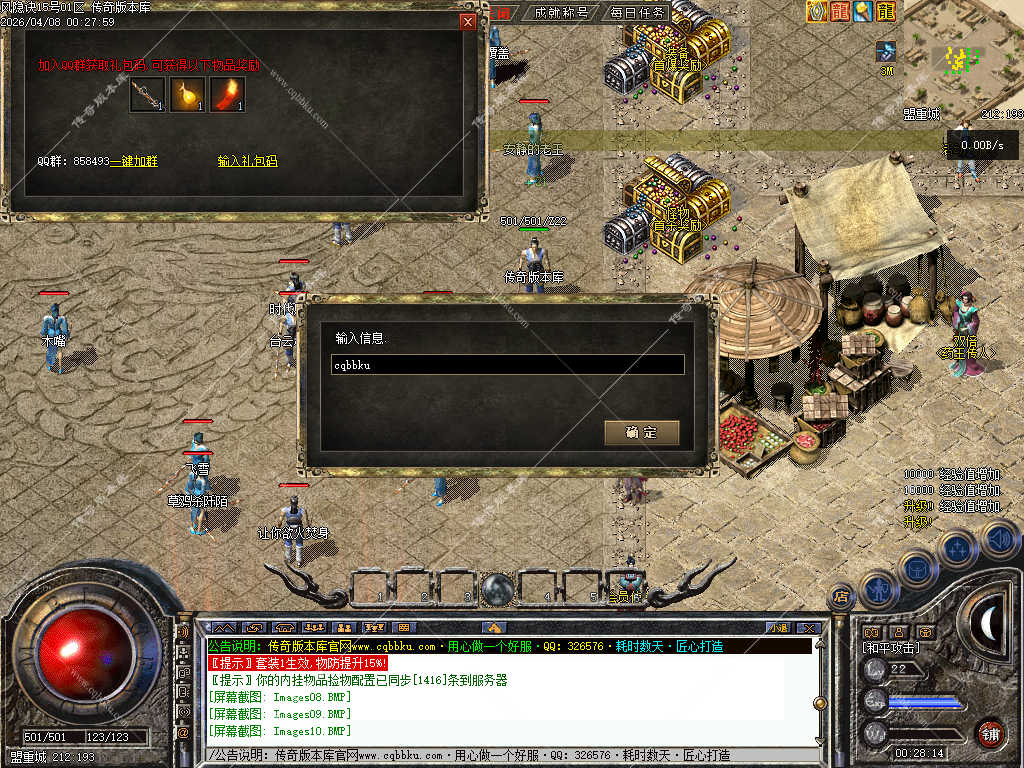Open the round 店 shop button

point(841,597)
